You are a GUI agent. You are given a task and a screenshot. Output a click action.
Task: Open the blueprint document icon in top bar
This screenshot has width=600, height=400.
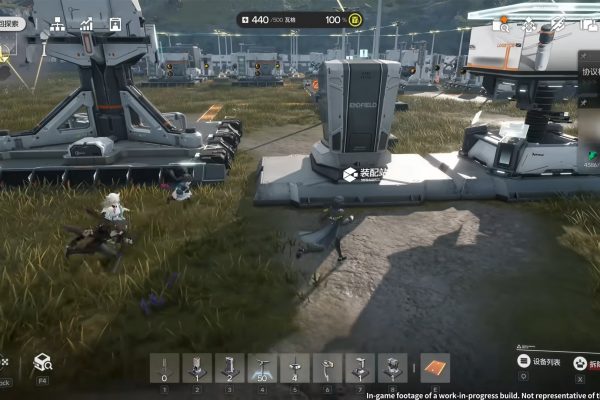[115, 23]
